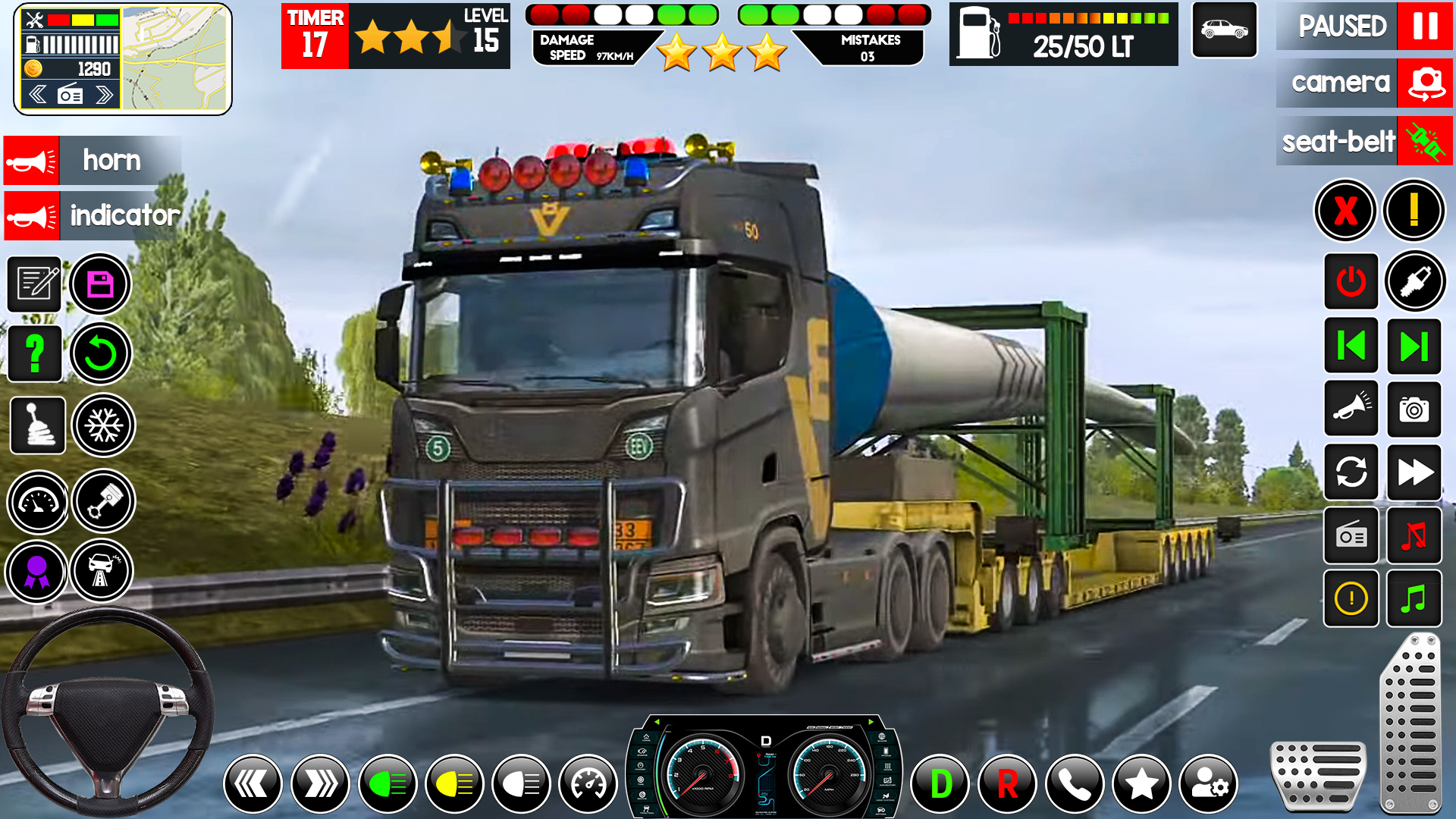Open help via the green question mark icon
Viewport: 1456px width, 819px height.
[x=34, y=353]
